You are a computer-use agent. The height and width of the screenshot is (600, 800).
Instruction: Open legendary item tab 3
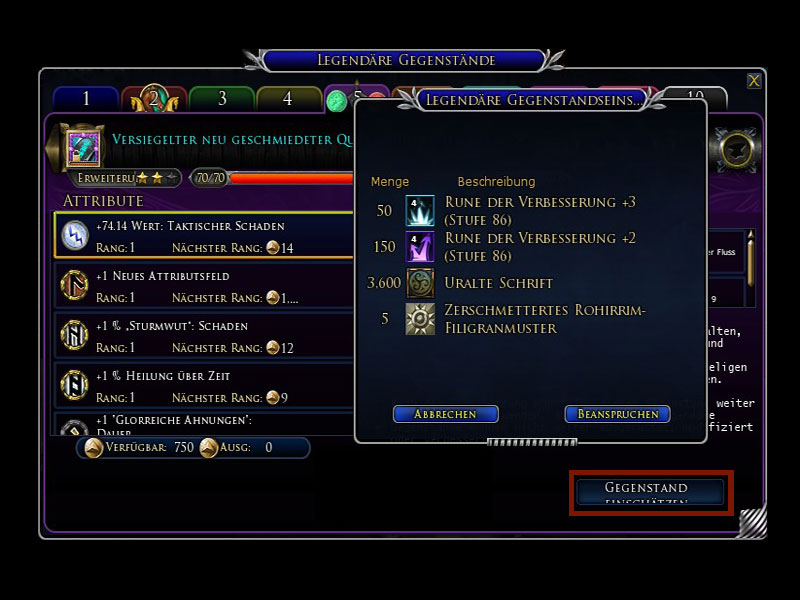click(221, 99)
